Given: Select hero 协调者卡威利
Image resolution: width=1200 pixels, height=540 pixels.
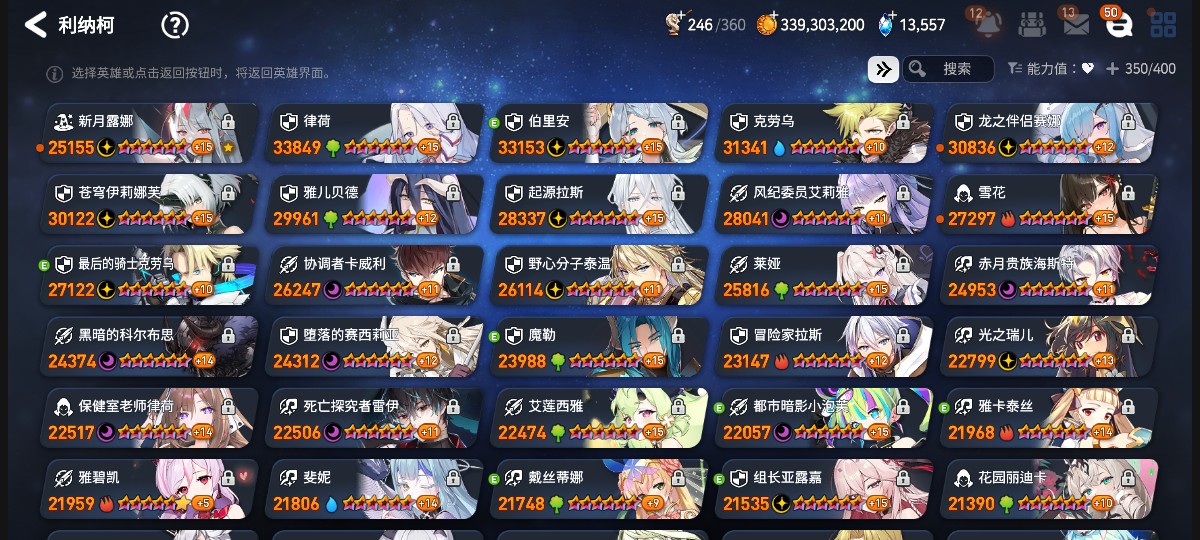Looking at the screenshot, I should [x=375, y=276].
